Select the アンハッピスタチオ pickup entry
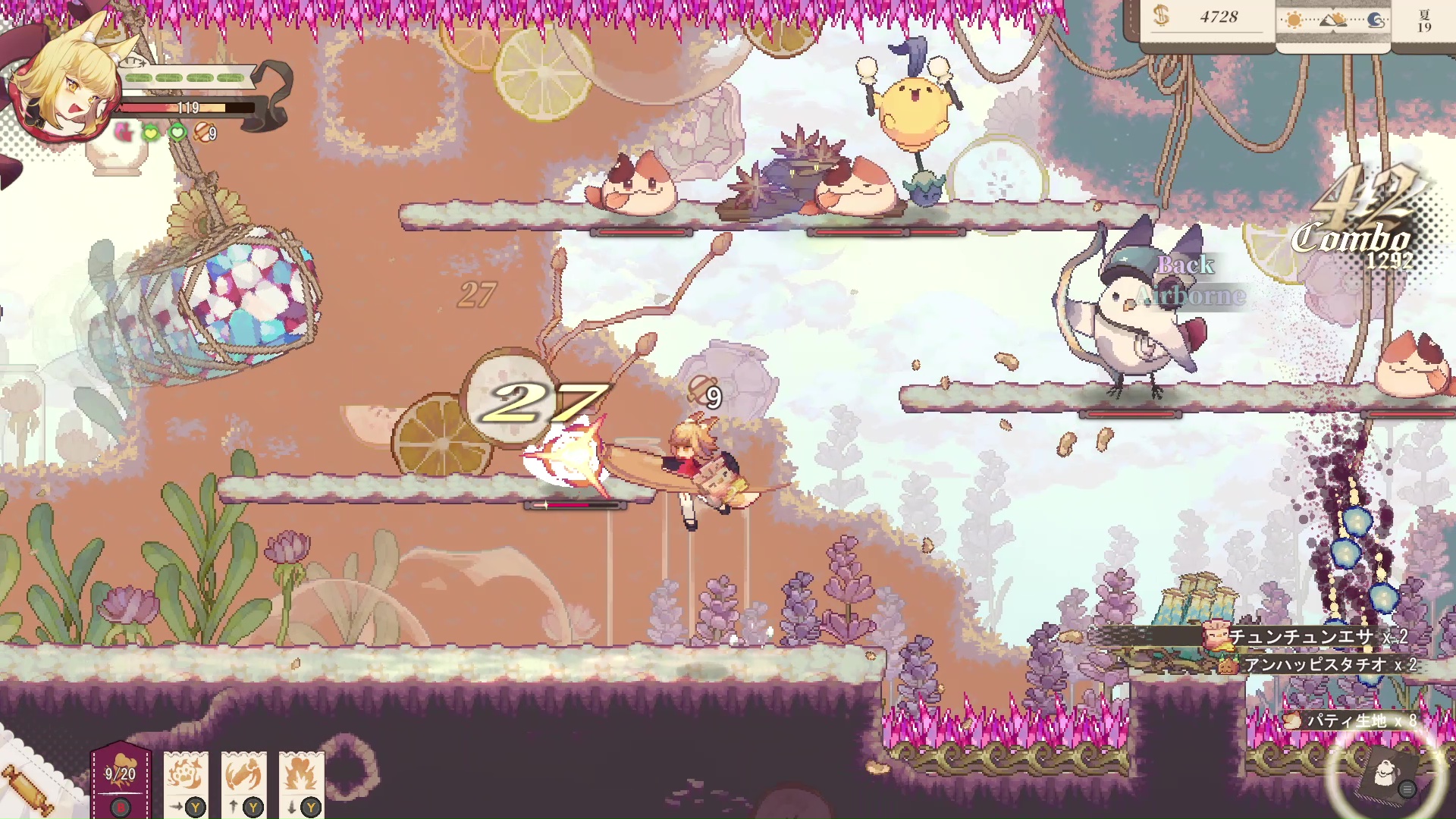The height and width of the screenshot is (819, 1456). 1319,665
